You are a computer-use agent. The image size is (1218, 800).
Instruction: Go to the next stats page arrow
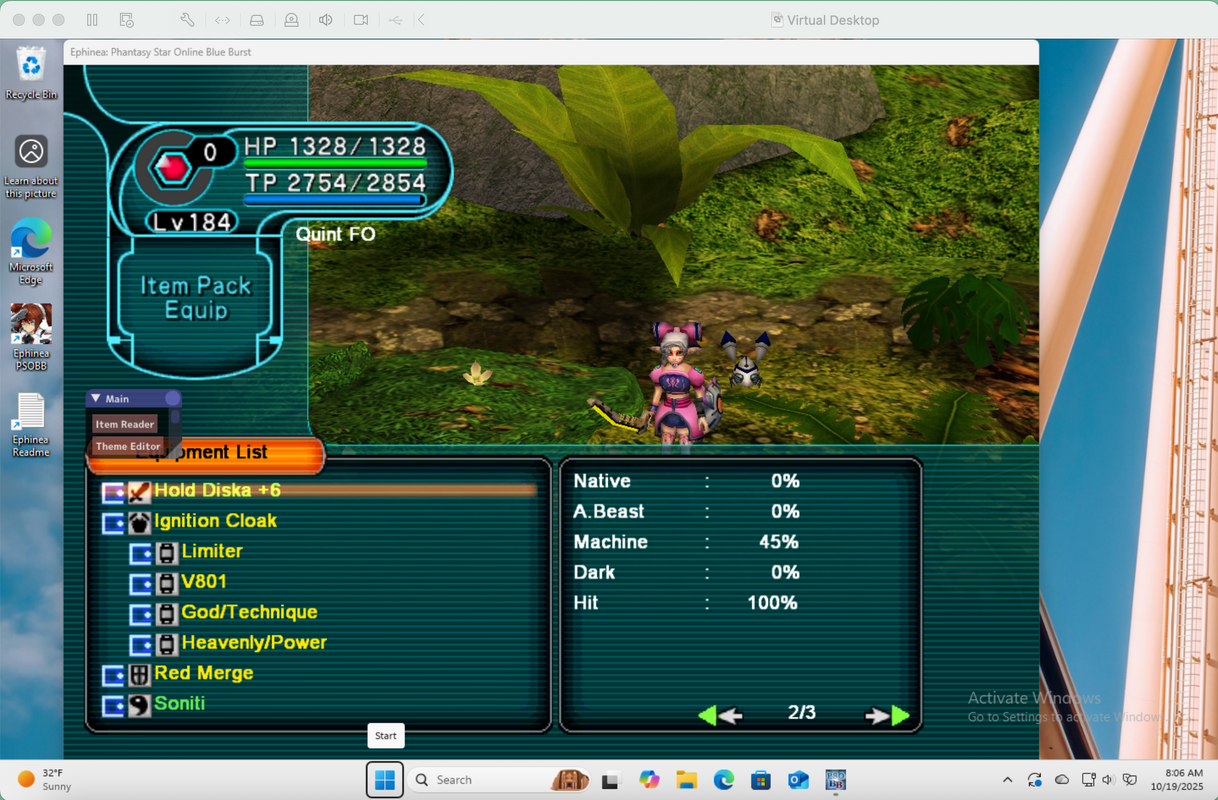(x=887, y=715)
